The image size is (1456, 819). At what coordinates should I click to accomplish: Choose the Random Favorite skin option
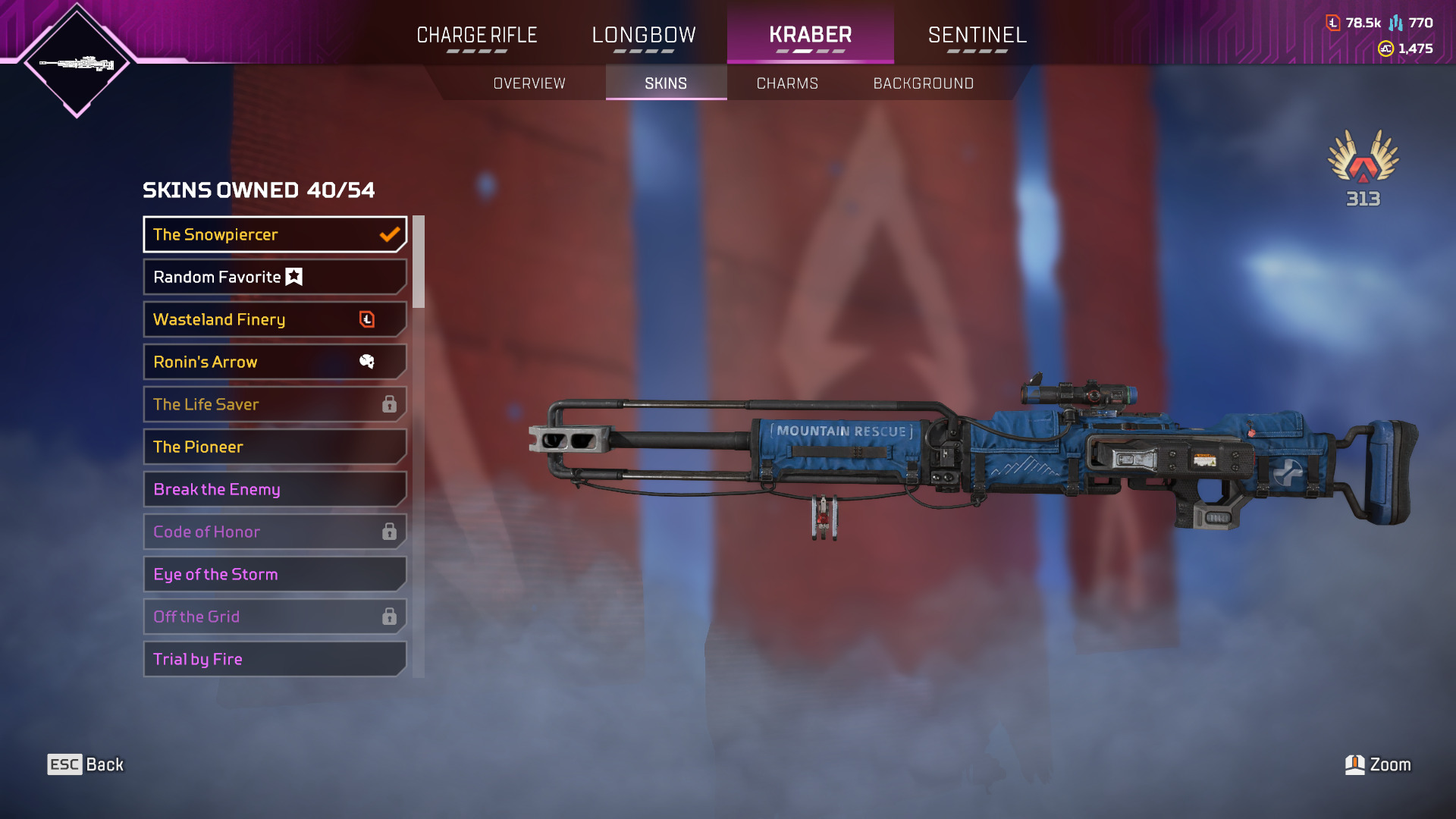point(275,277)
